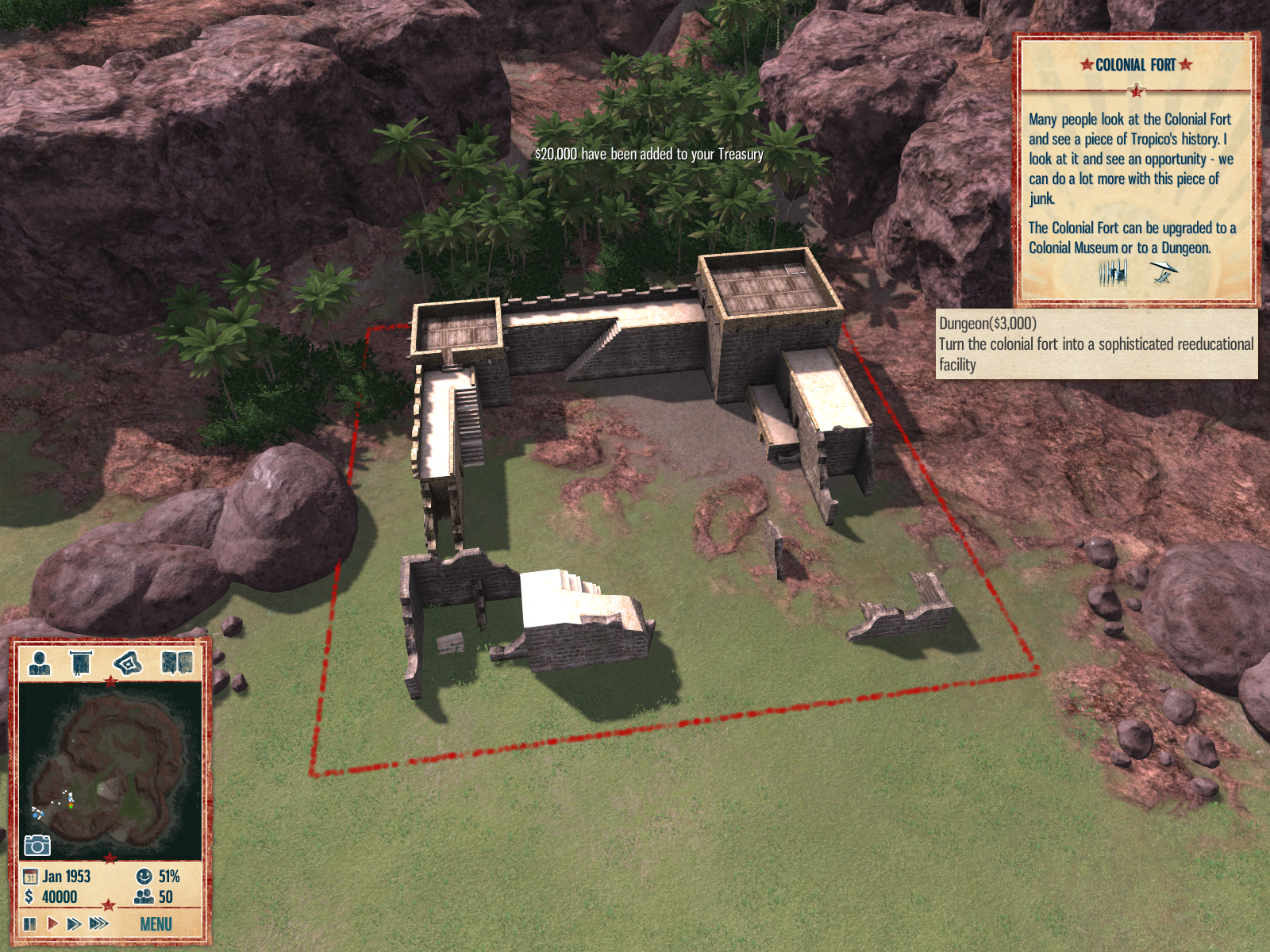
Task: Open the island overlays map icon
Action: [x=128, y=662]
